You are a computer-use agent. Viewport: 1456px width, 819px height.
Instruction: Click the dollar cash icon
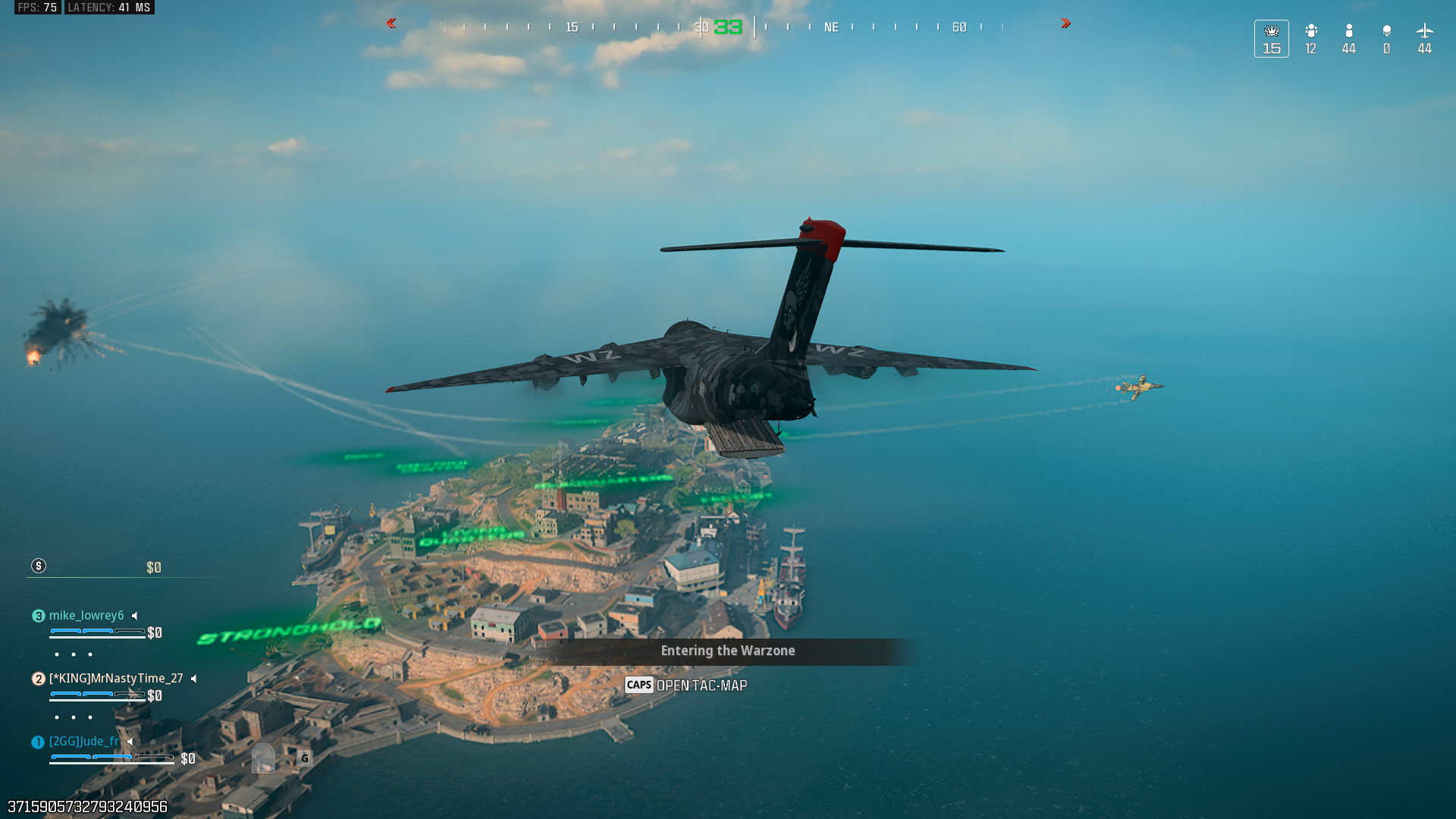click(39, 566)
